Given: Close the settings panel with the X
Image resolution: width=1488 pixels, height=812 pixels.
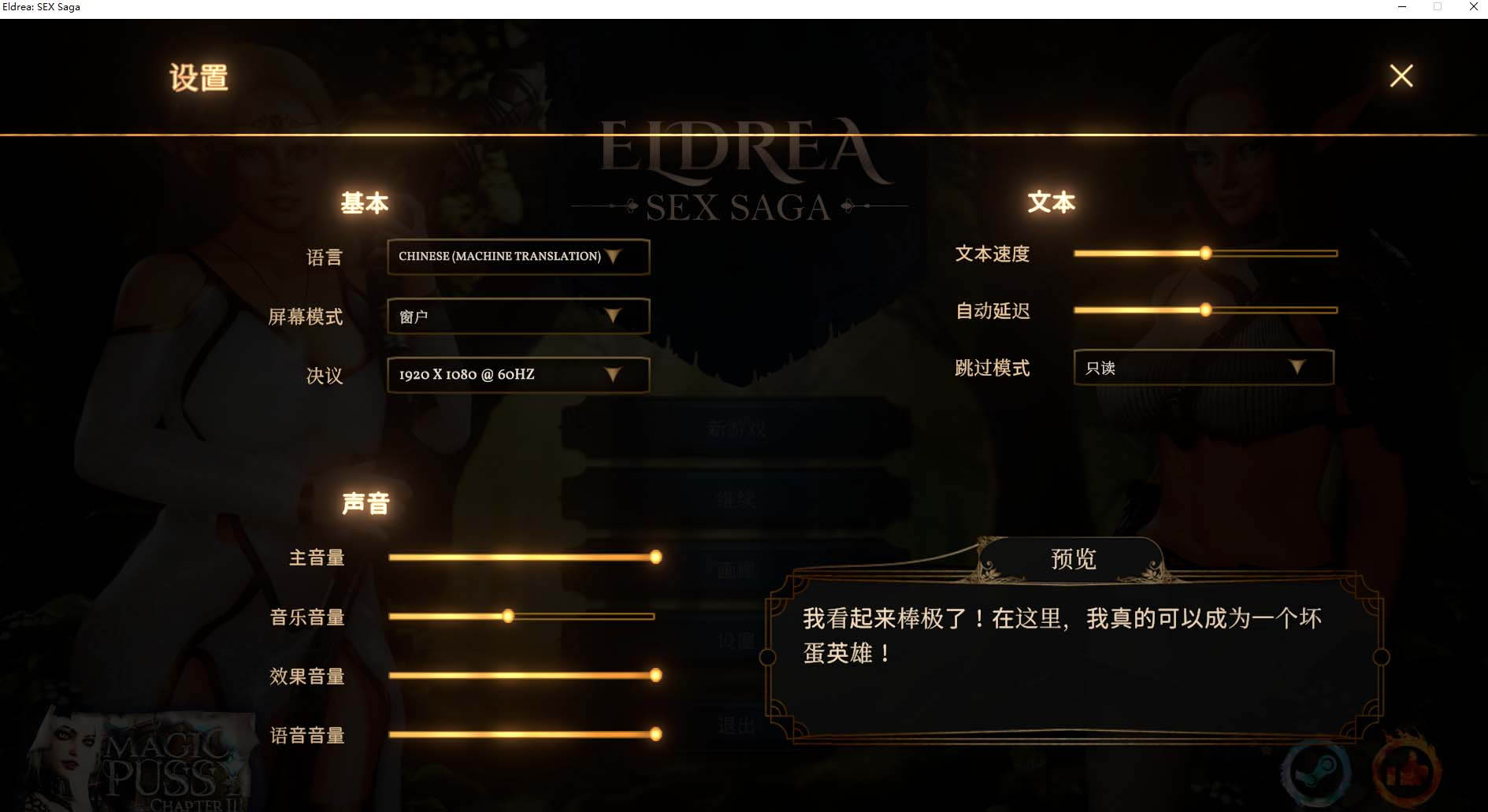Looking at the screenshot, I should point(1401,76).
